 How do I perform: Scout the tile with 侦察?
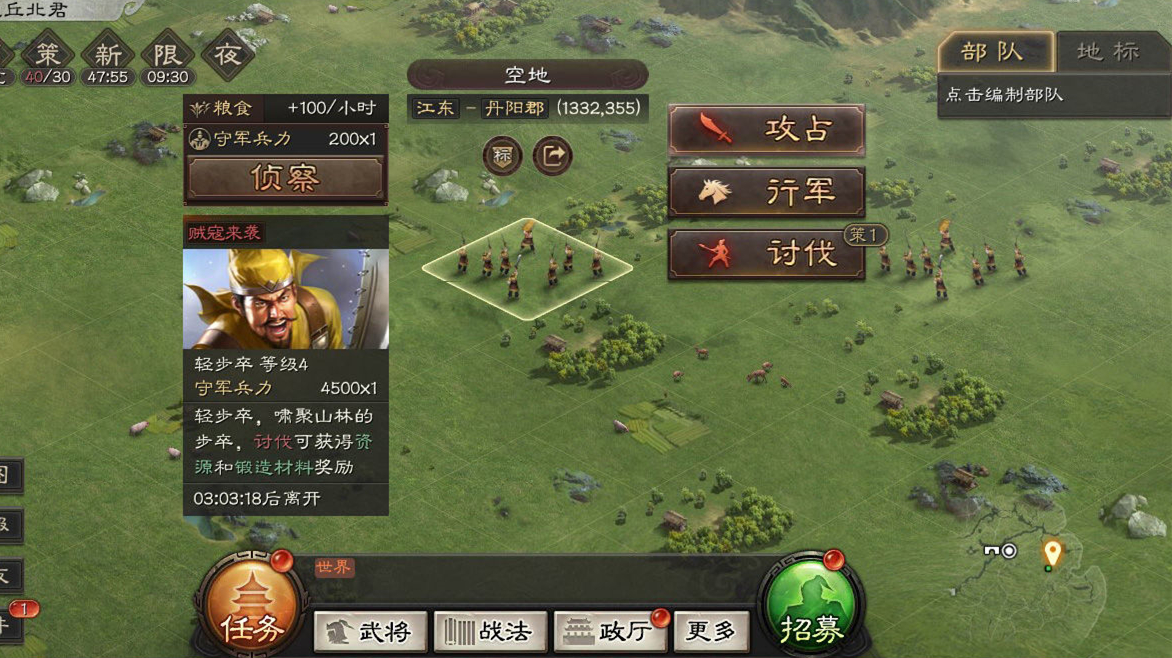point(285,178)
